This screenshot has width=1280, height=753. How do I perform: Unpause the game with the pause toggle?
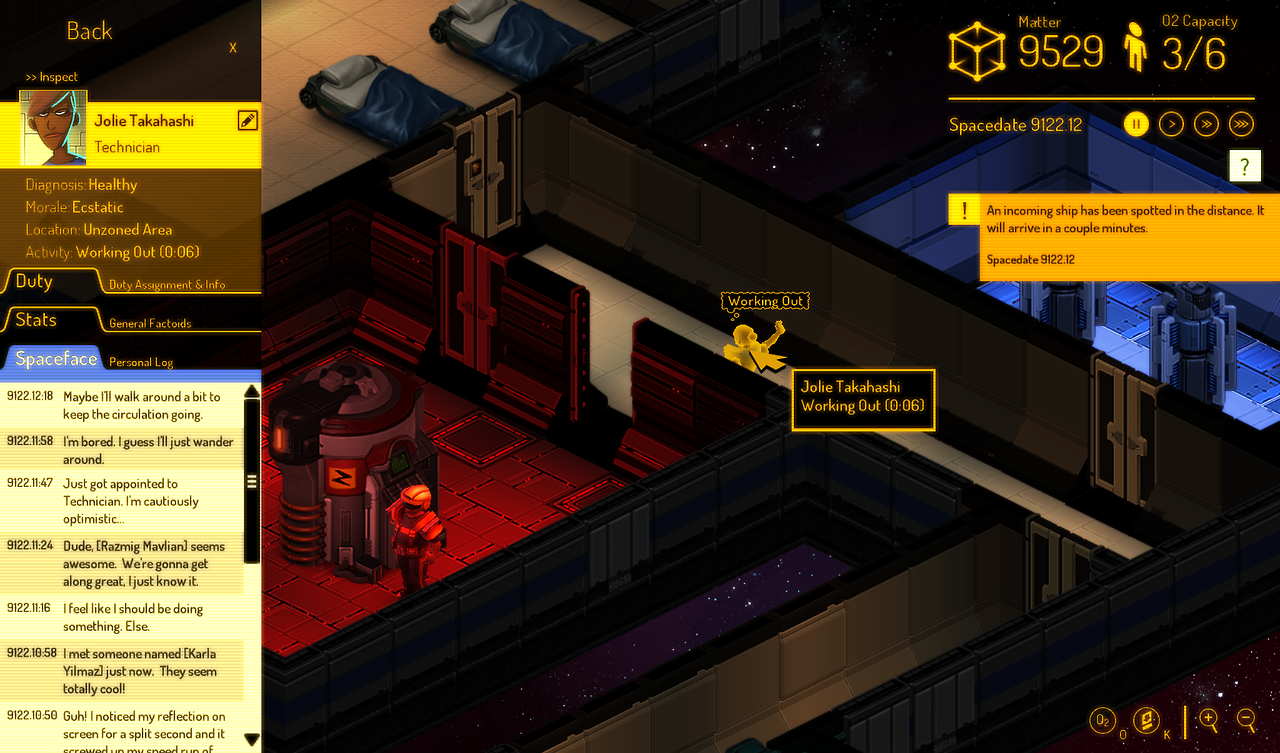point(1137,123)
